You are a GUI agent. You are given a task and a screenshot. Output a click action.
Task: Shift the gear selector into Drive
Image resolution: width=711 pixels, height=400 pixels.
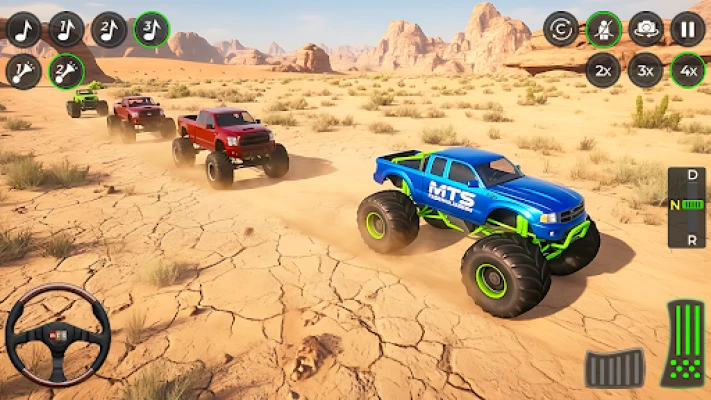[x=687, y=178]
